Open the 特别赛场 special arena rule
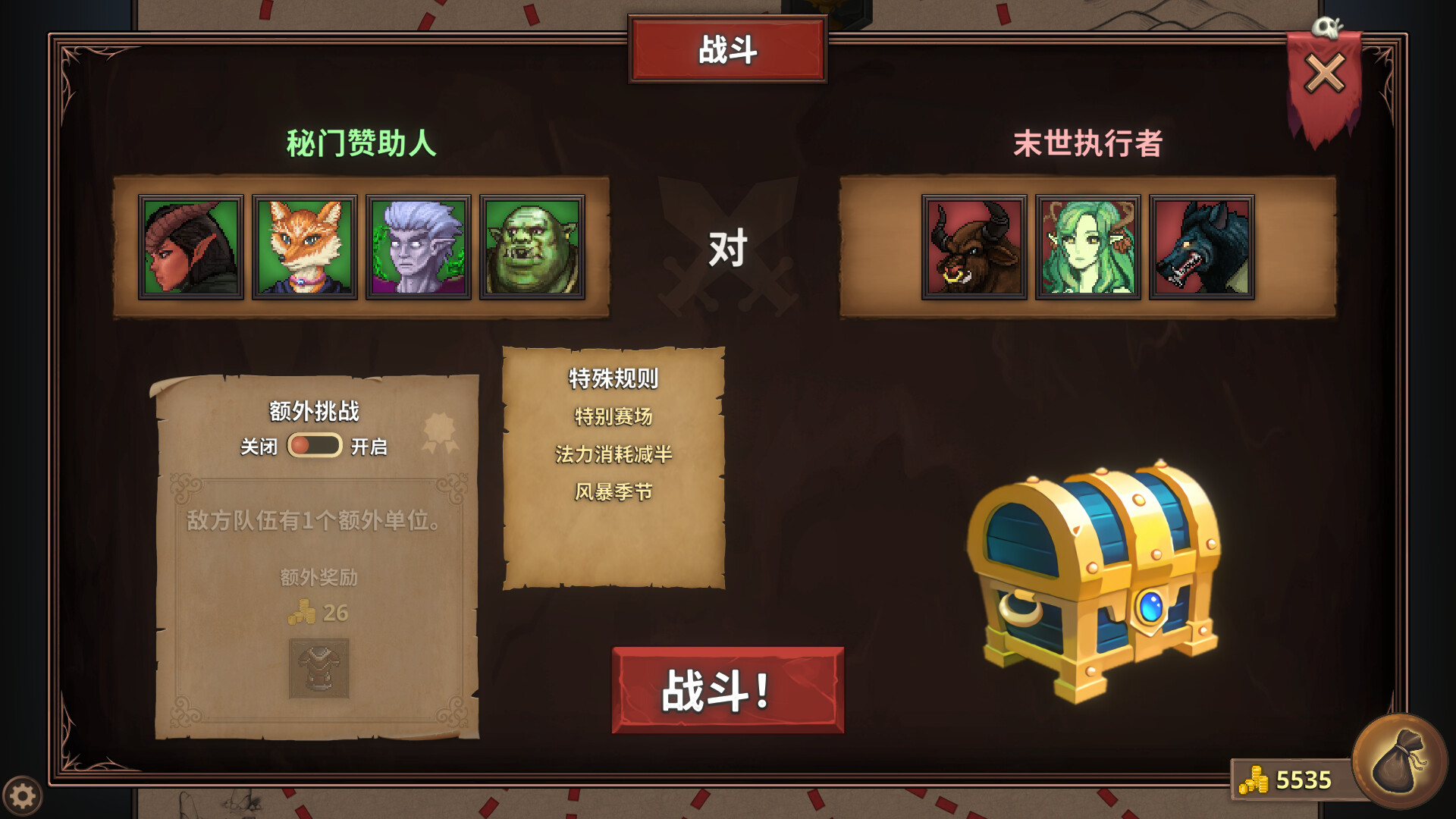Viewport: 1456px width, 819px height. pos(614,416)
